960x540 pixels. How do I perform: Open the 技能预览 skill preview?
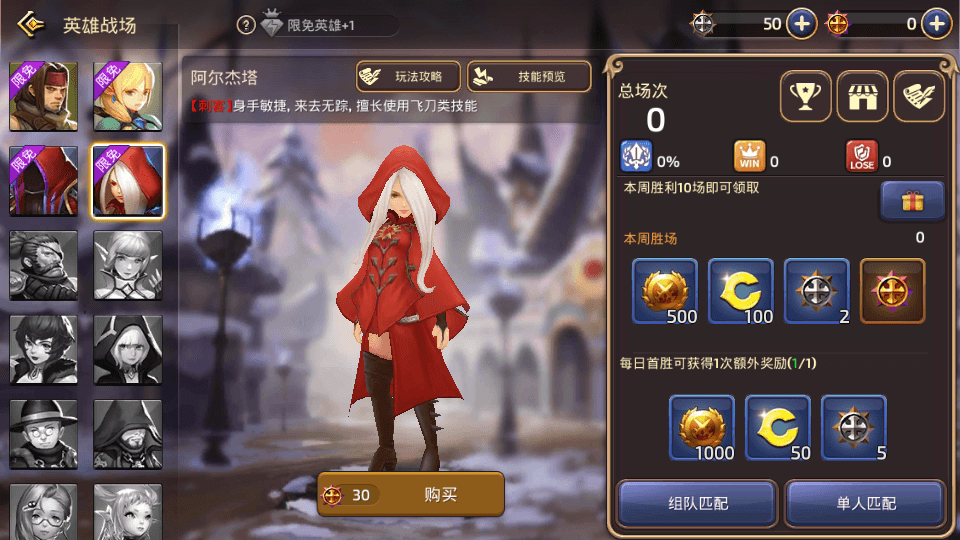(528, 77)
